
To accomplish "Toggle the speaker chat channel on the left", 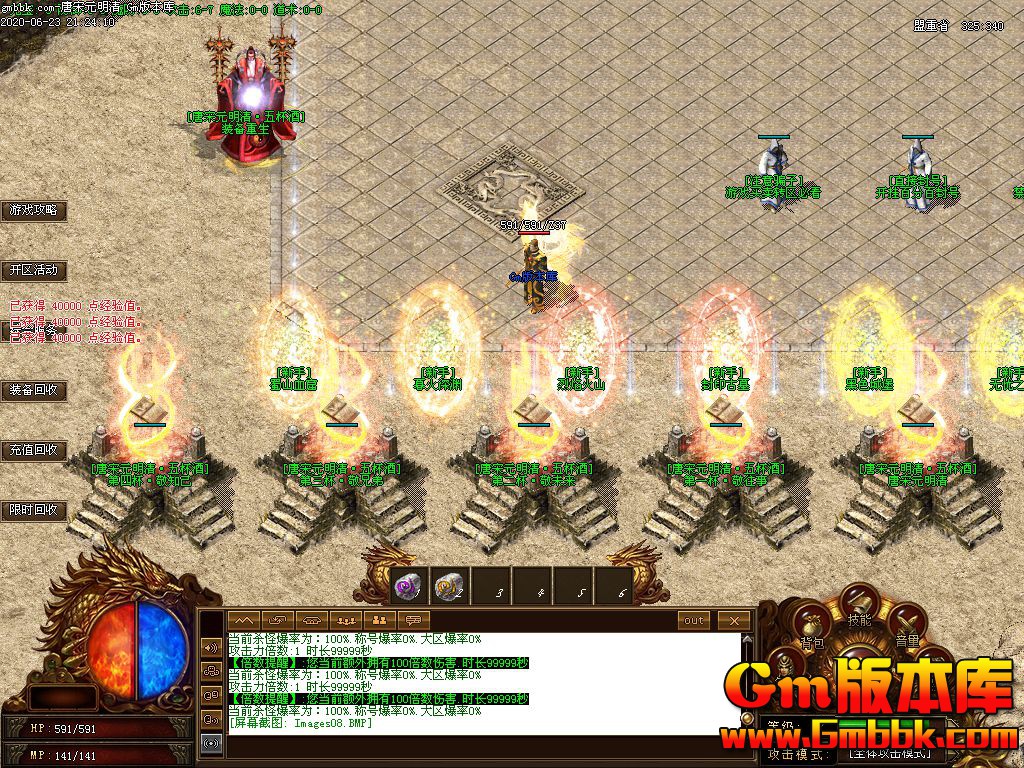I will [212, 647].
